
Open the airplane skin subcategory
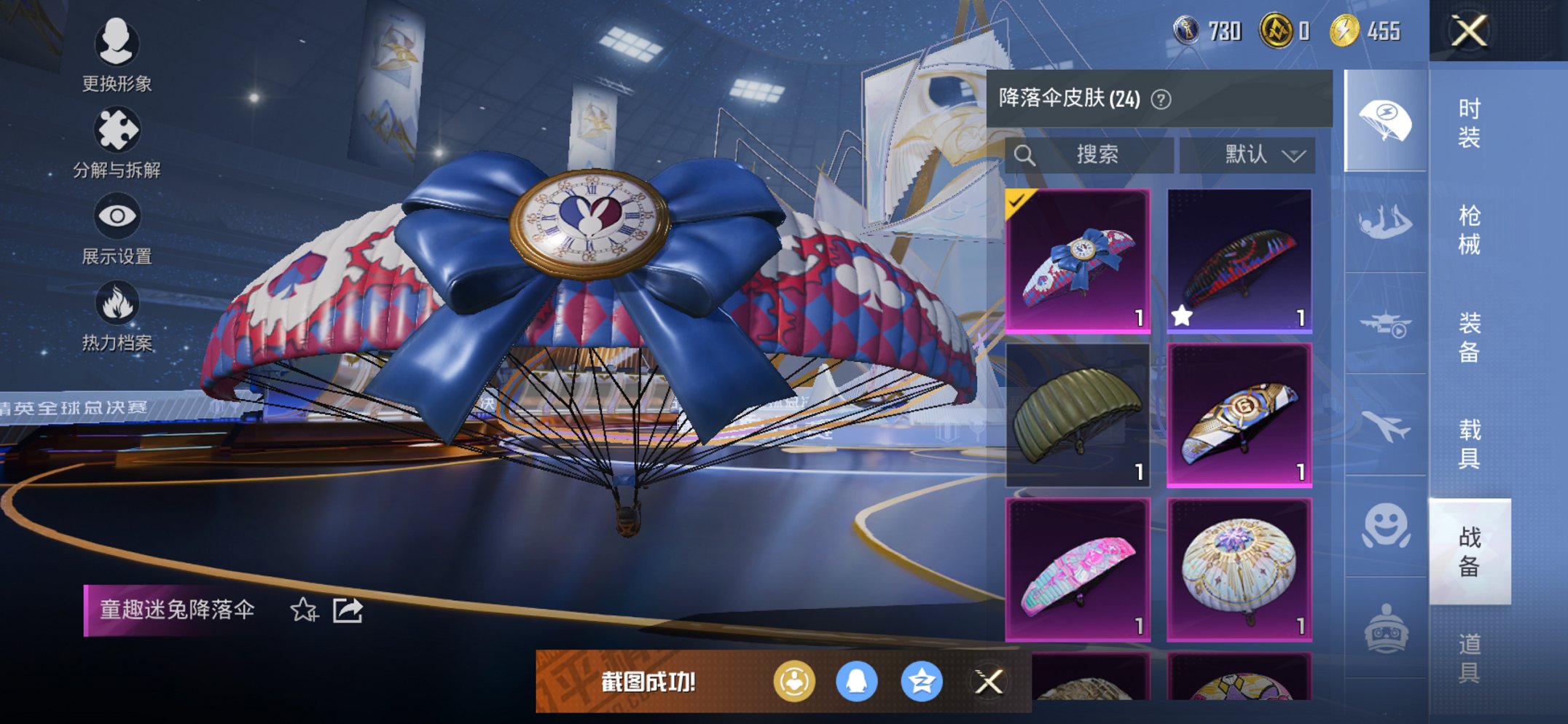click(x=1385, y=426)
